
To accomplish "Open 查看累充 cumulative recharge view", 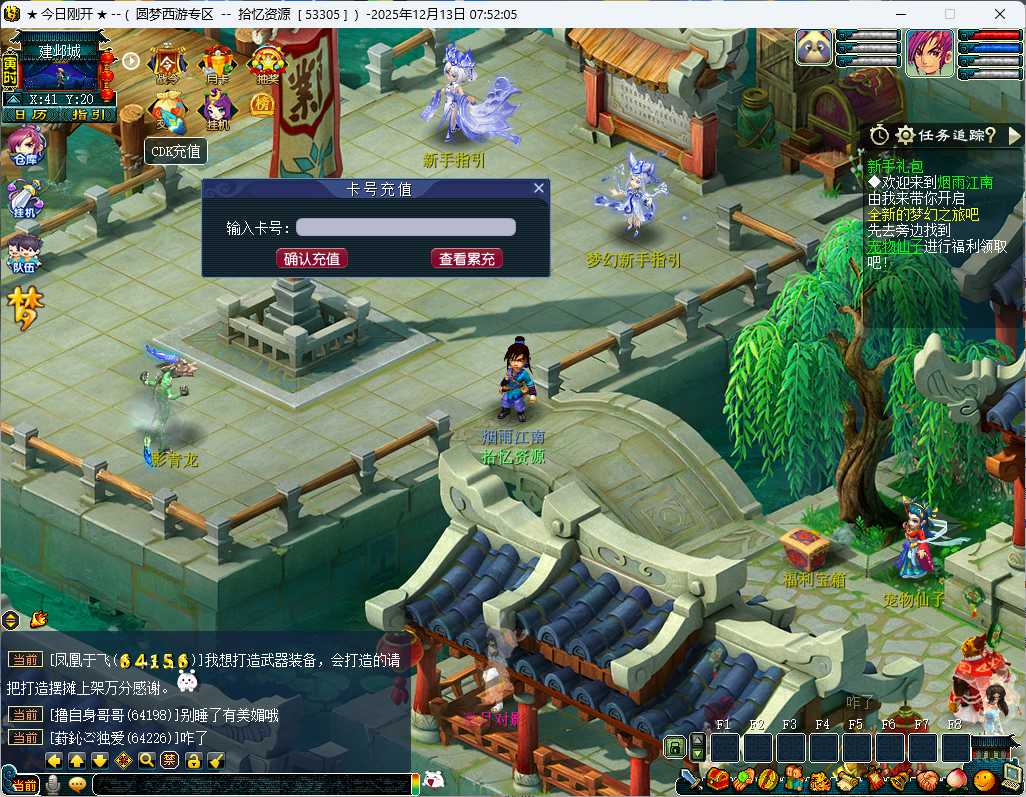I will coord(467,259).
